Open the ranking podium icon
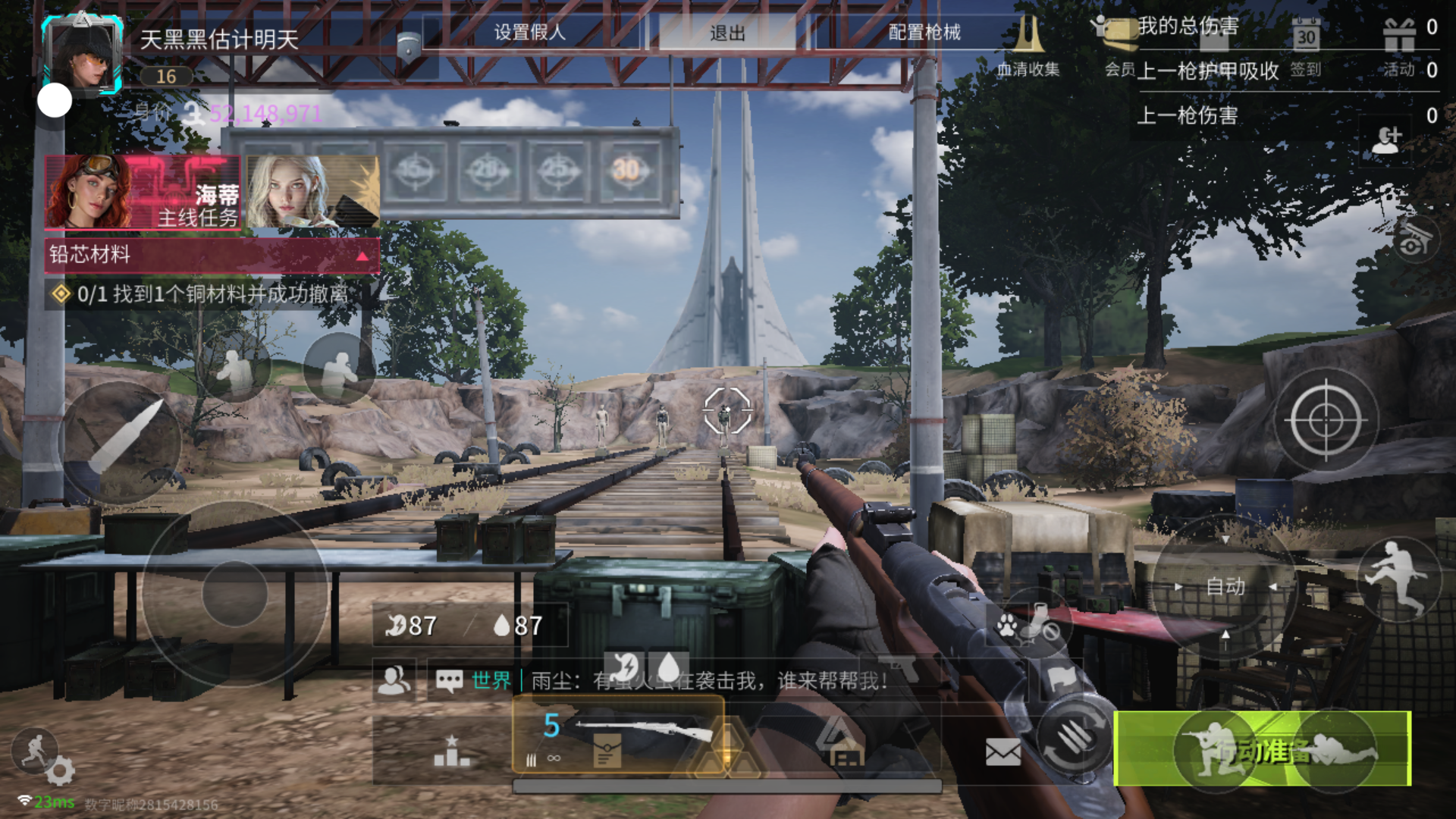 [x=451, y=751]
